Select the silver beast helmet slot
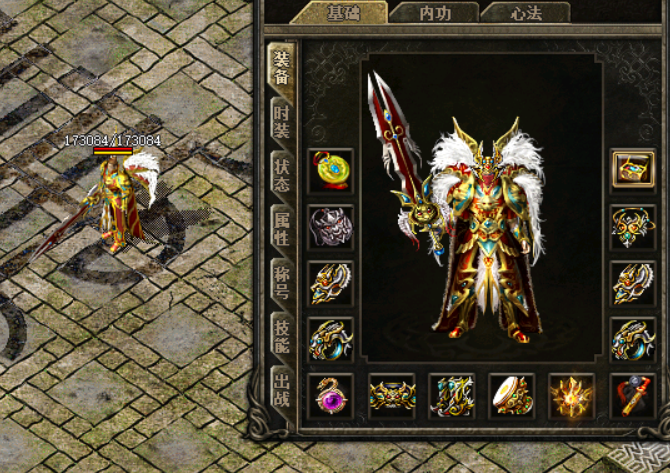 pyautogui.click(x=331, y=227)
